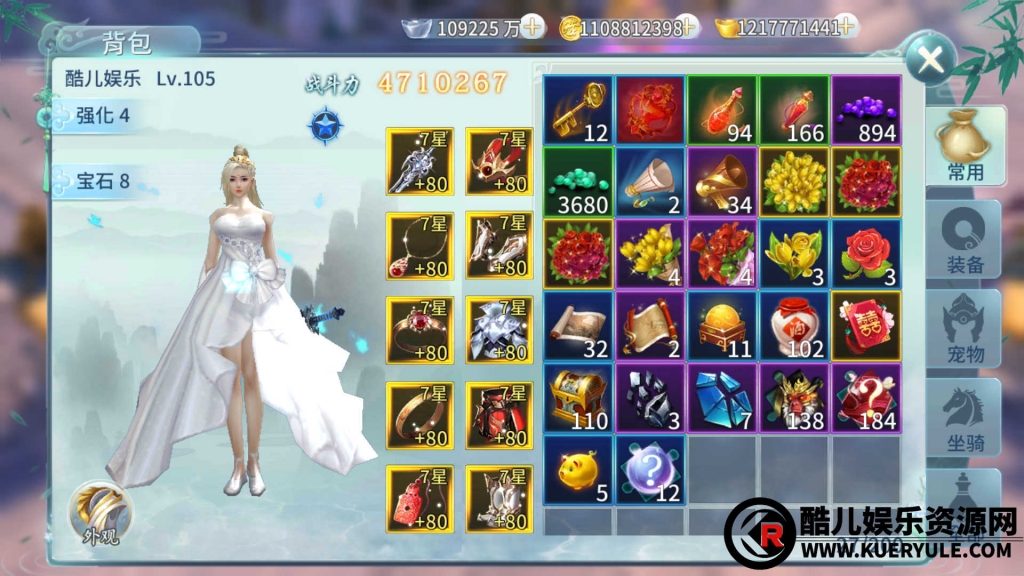Select the green beads stack of 3680

pos(578,181)
